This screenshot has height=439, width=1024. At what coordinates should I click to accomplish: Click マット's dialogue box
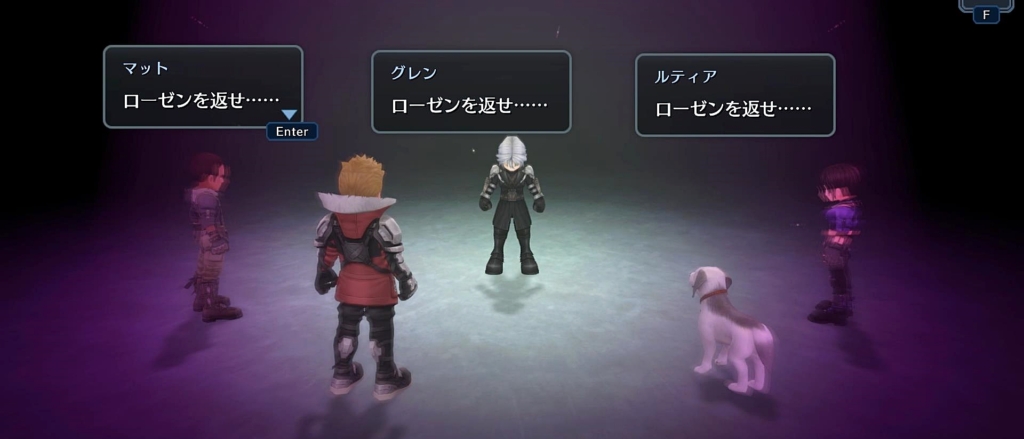[x=203, y=87]
